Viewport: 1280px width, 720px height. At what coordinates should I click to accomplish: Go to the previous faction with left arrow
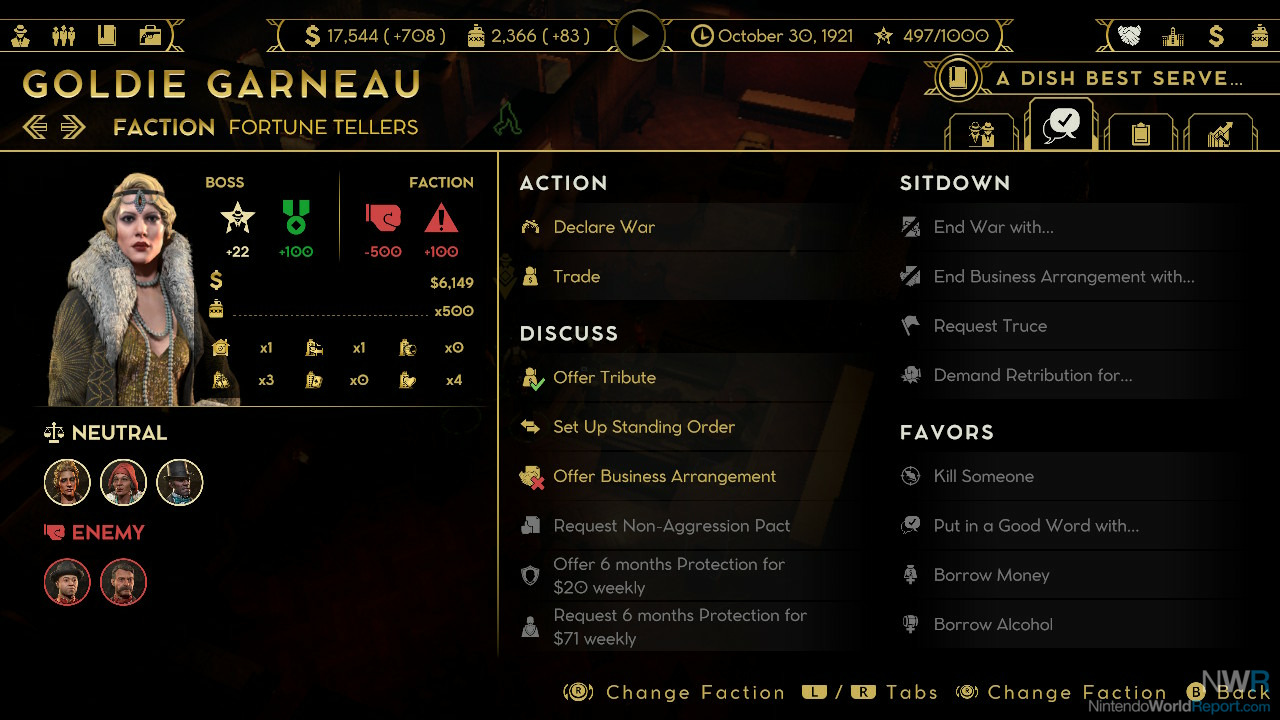click(x=35, y=127)
